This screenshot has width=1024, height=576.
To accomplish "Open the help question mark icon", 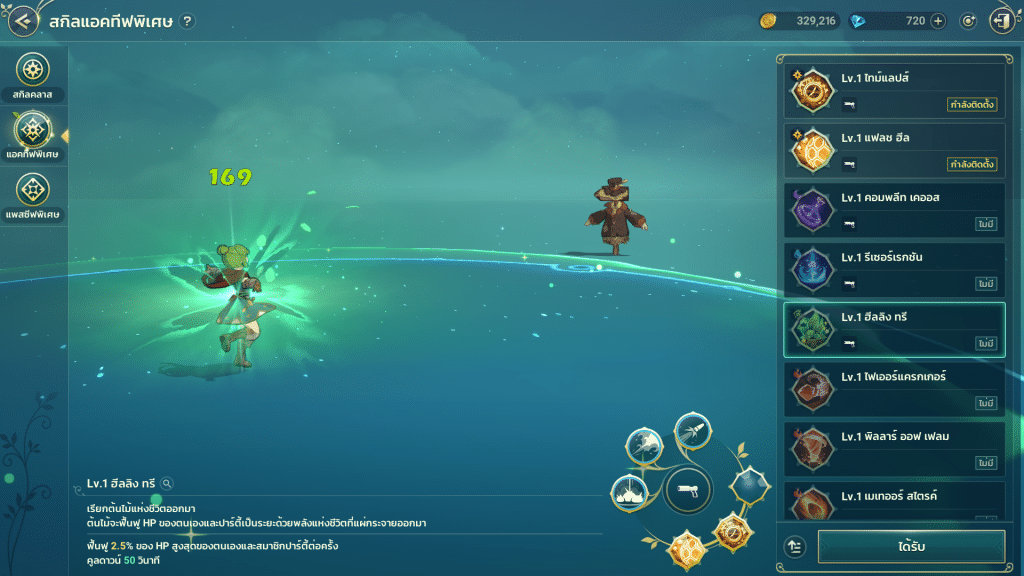I will [x=187, y=22].
